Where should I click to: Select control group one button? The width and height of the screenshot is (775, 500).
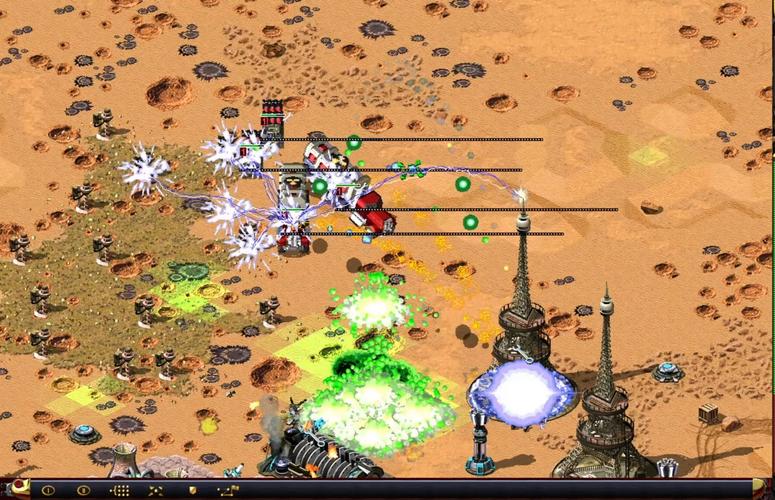pos(47,491)
